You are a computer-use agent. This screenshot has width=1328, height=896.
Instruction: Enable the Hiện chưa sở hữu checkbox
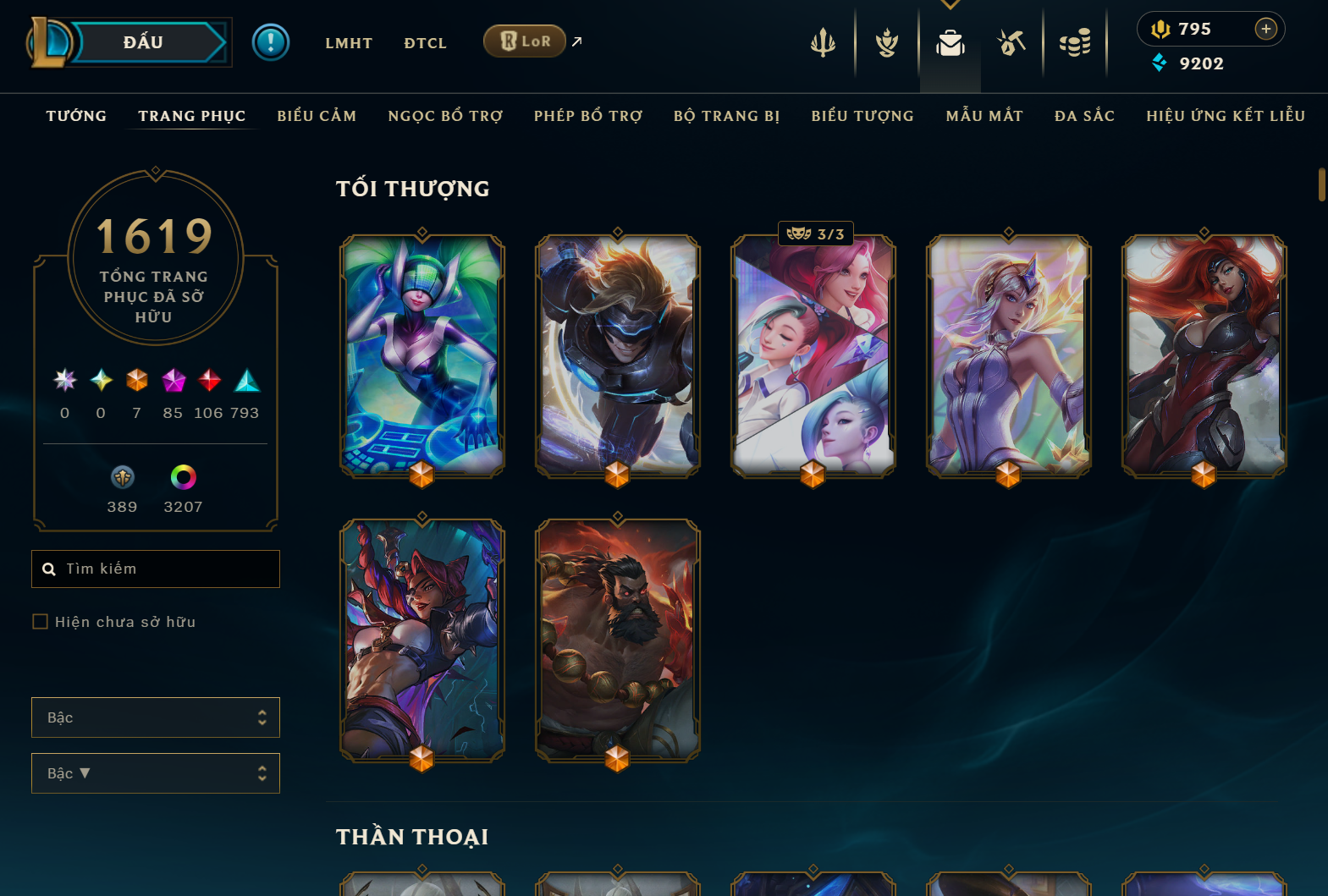click(x=40, y=621)
